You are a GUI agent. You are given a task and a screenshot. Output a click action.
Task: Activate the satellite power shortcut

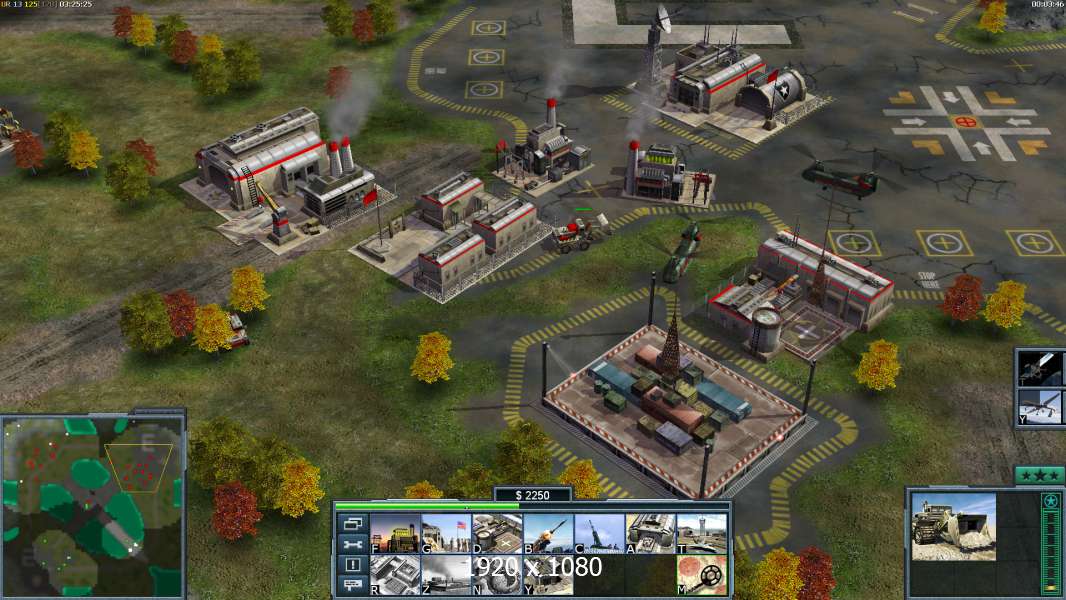click(1040, 368)
